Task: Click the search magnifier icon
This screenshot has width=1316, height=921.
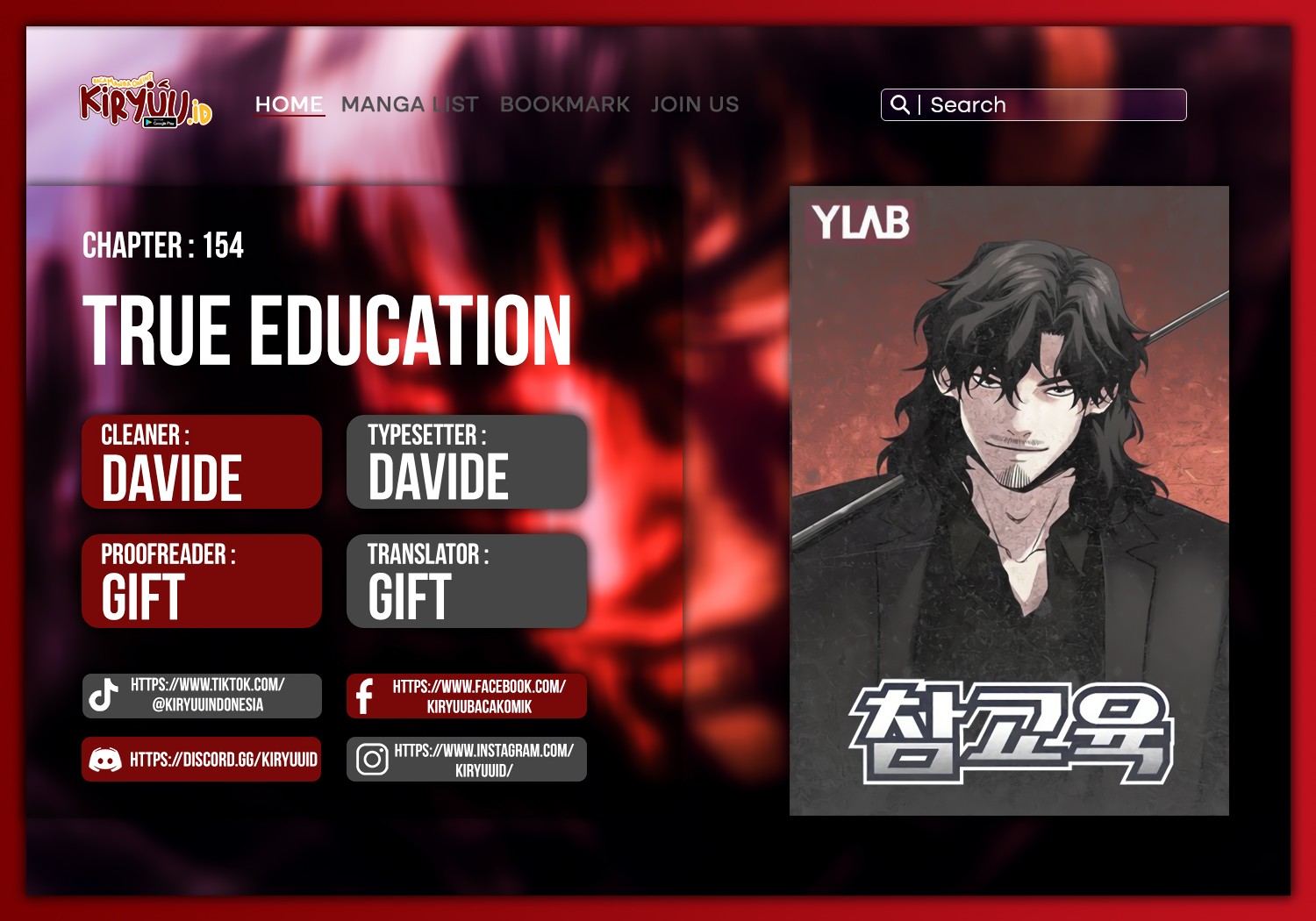Action: (x=900, y=104)
